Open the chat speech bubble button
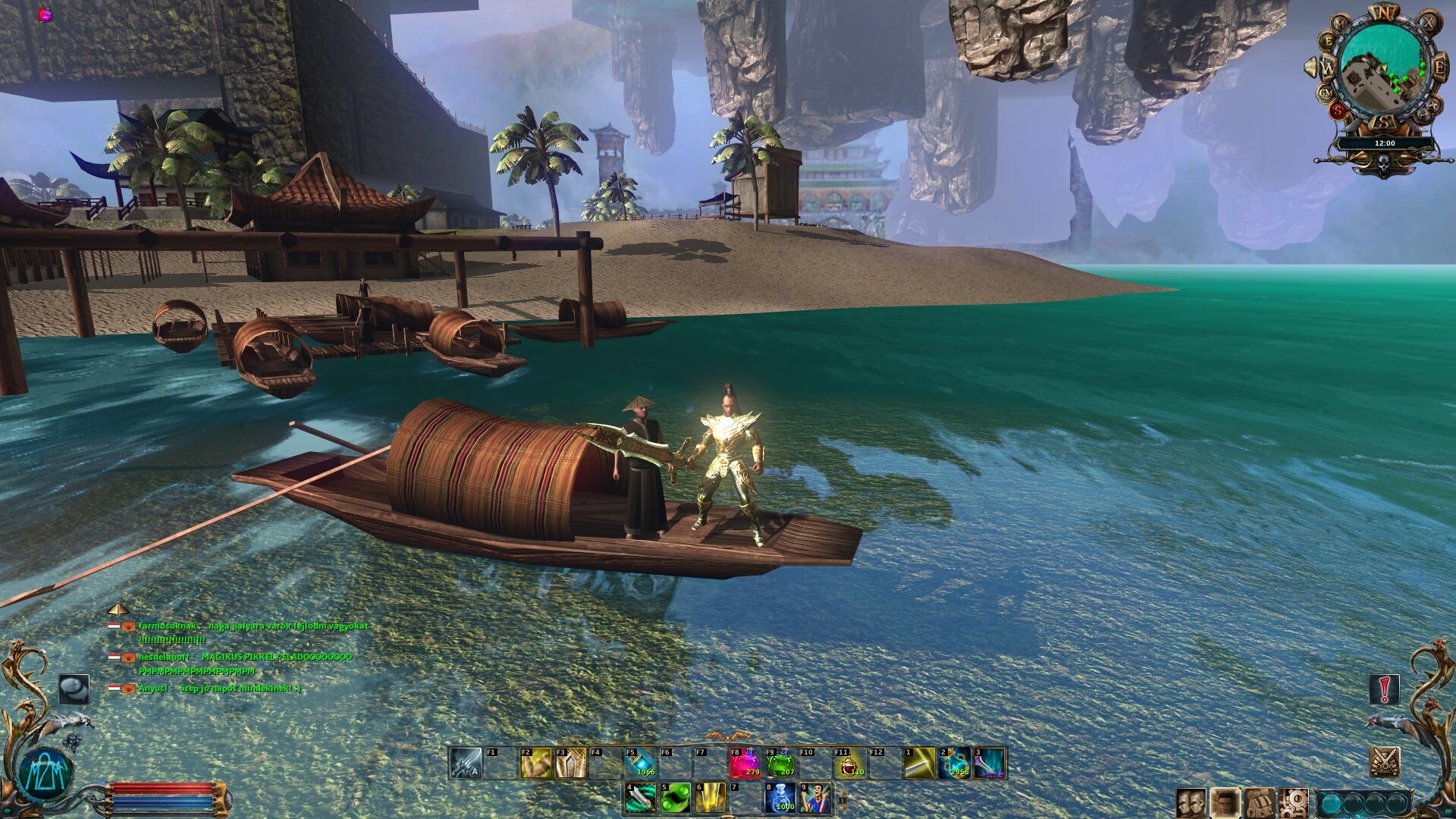 (x=74, y=689)
